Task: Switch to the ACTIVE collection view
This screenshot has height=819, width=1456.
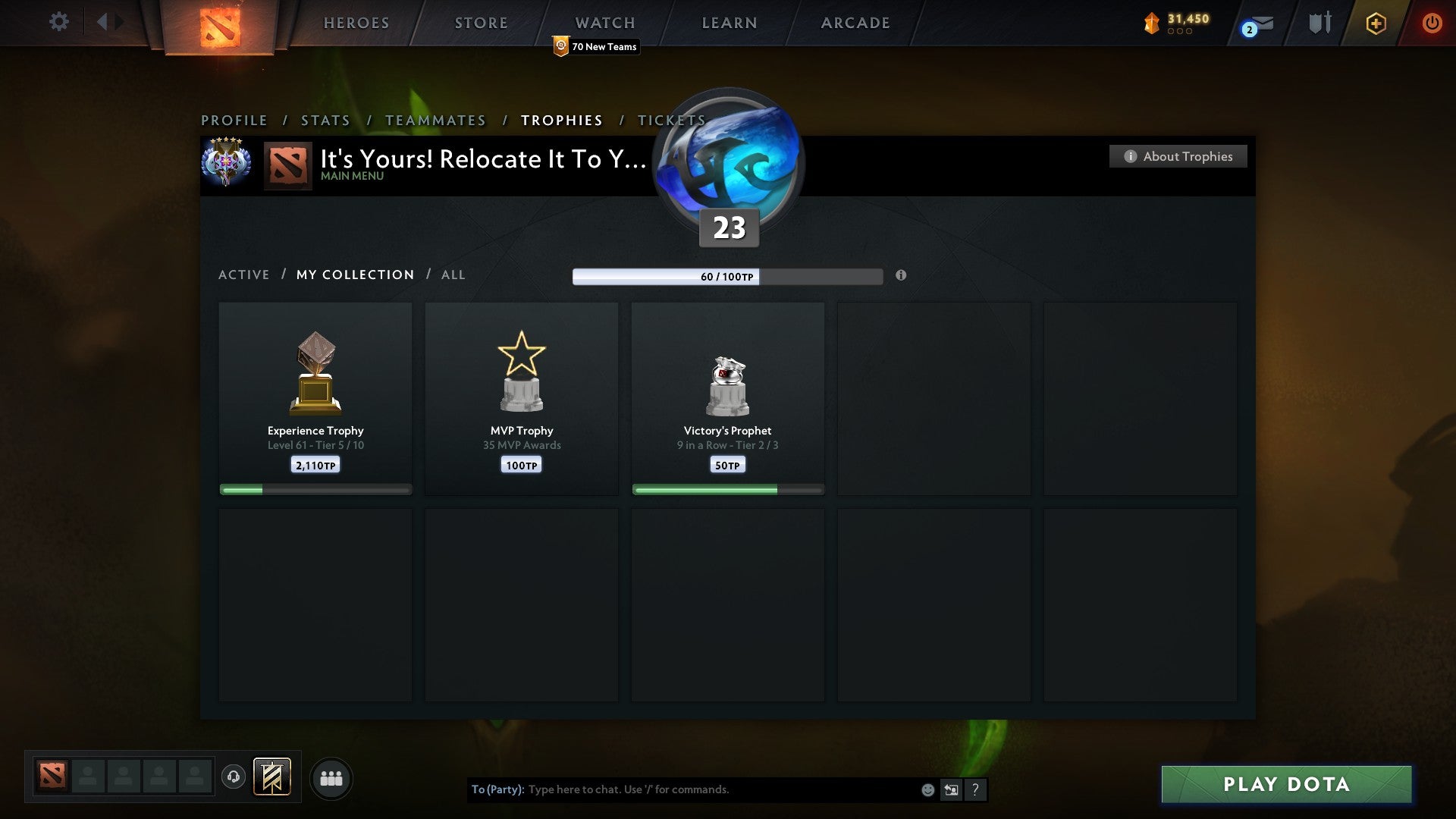Action: [x=244, y=275]
